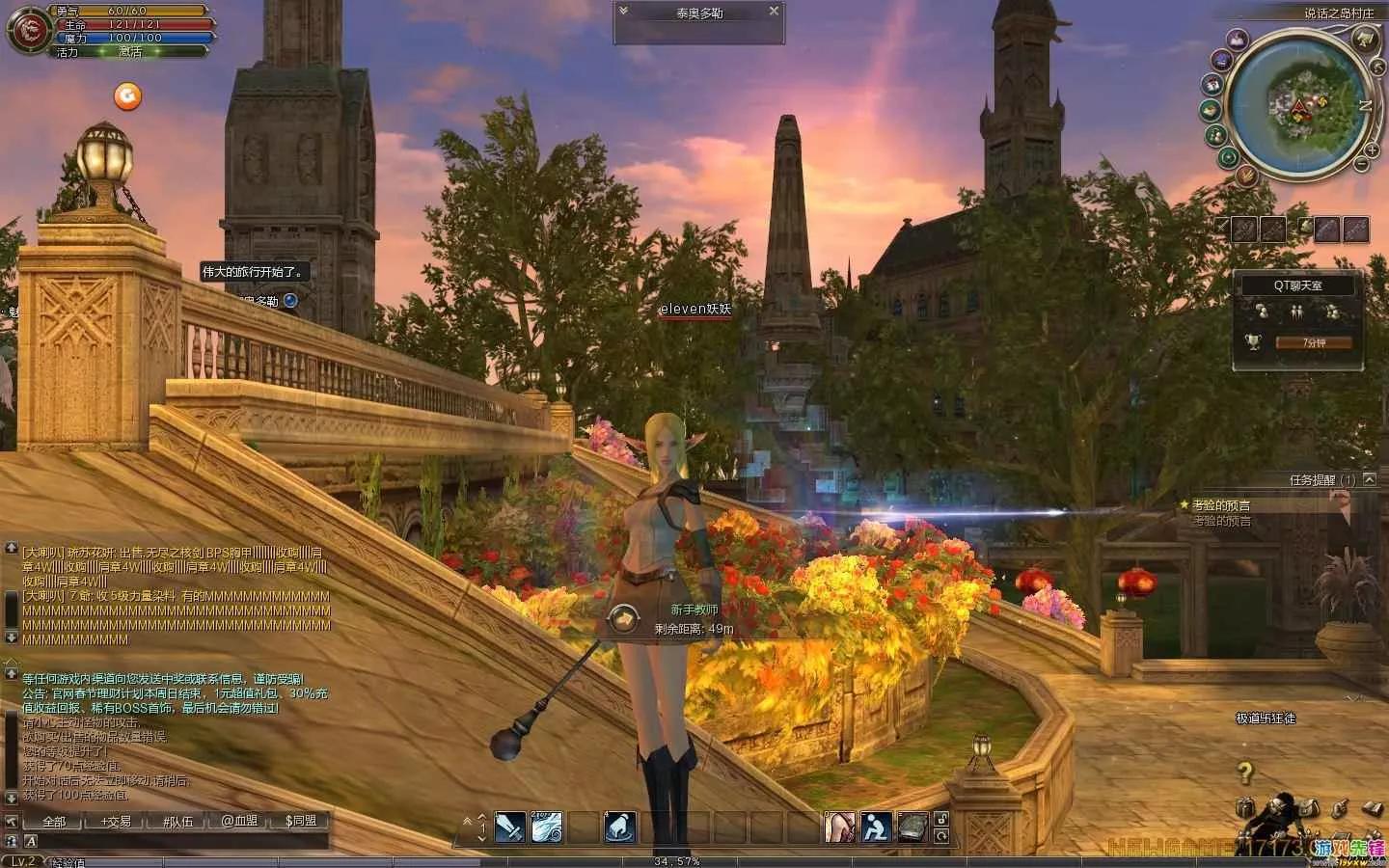Click the orange G overlay icon
This screenshot has width=1389, height=868.
click(x=127, y=95)
